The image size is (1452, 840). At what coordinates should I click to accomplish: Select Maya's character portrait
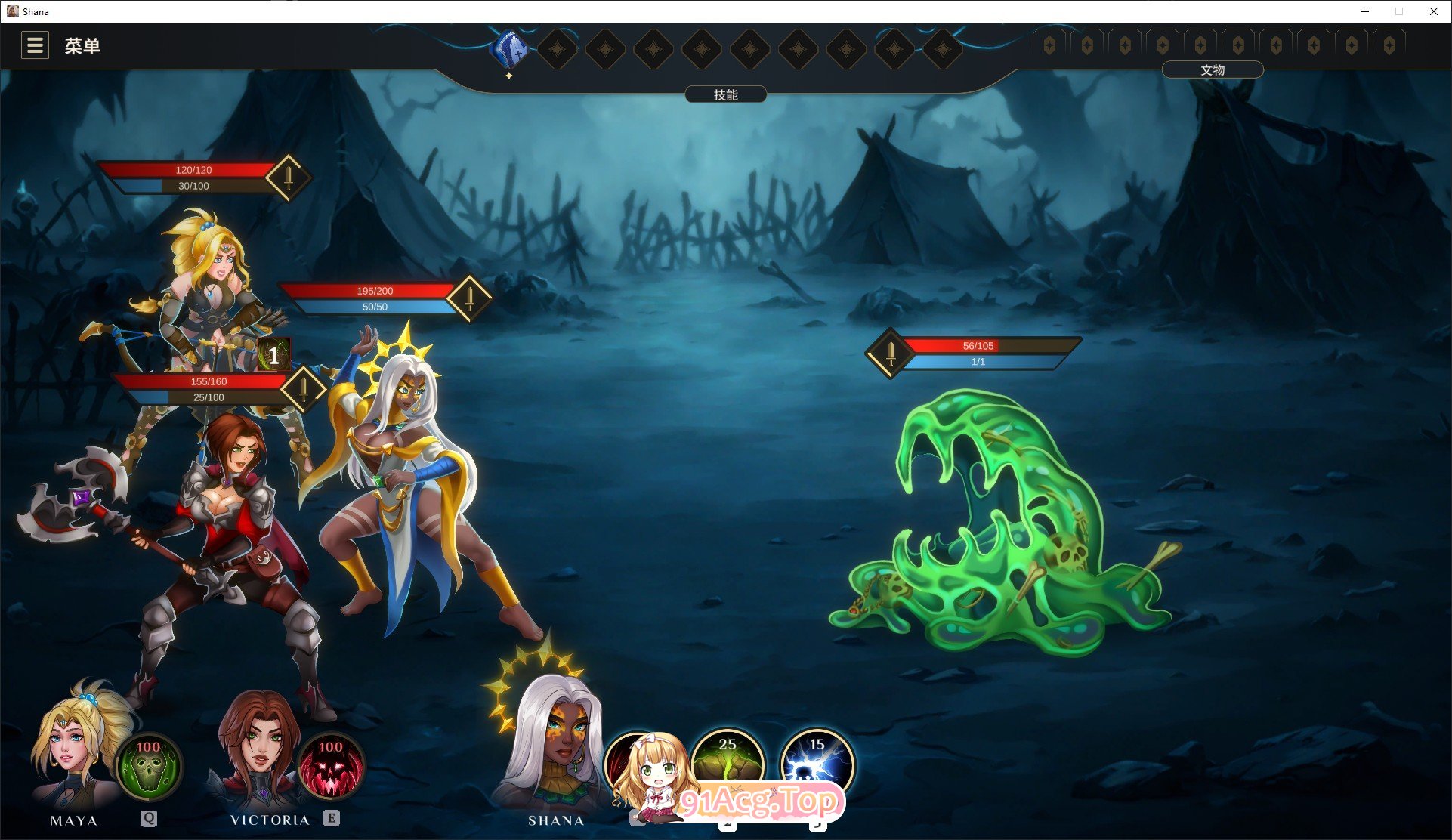(x=73, y=748)
